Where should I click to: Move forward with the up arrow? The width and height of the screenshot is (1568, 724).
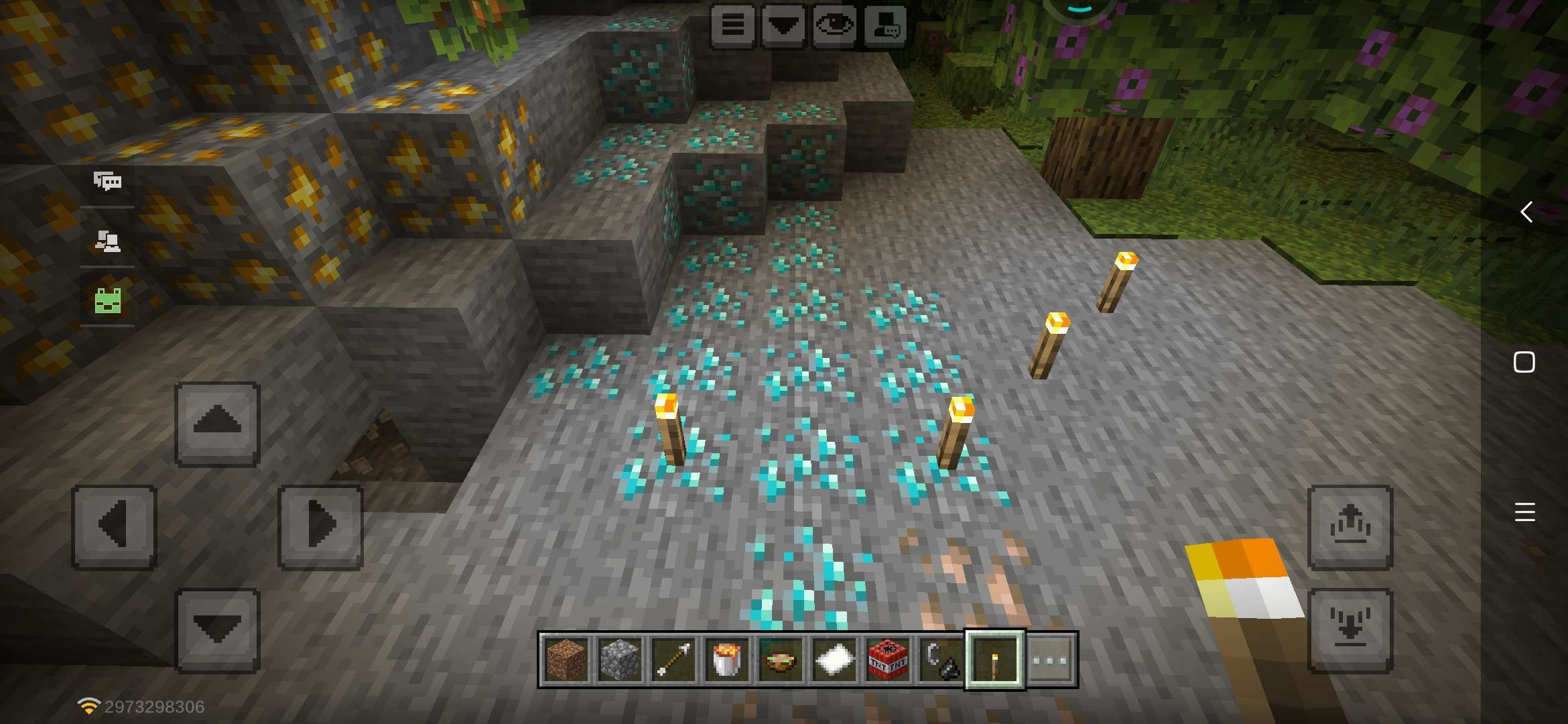tap(217, 424)
